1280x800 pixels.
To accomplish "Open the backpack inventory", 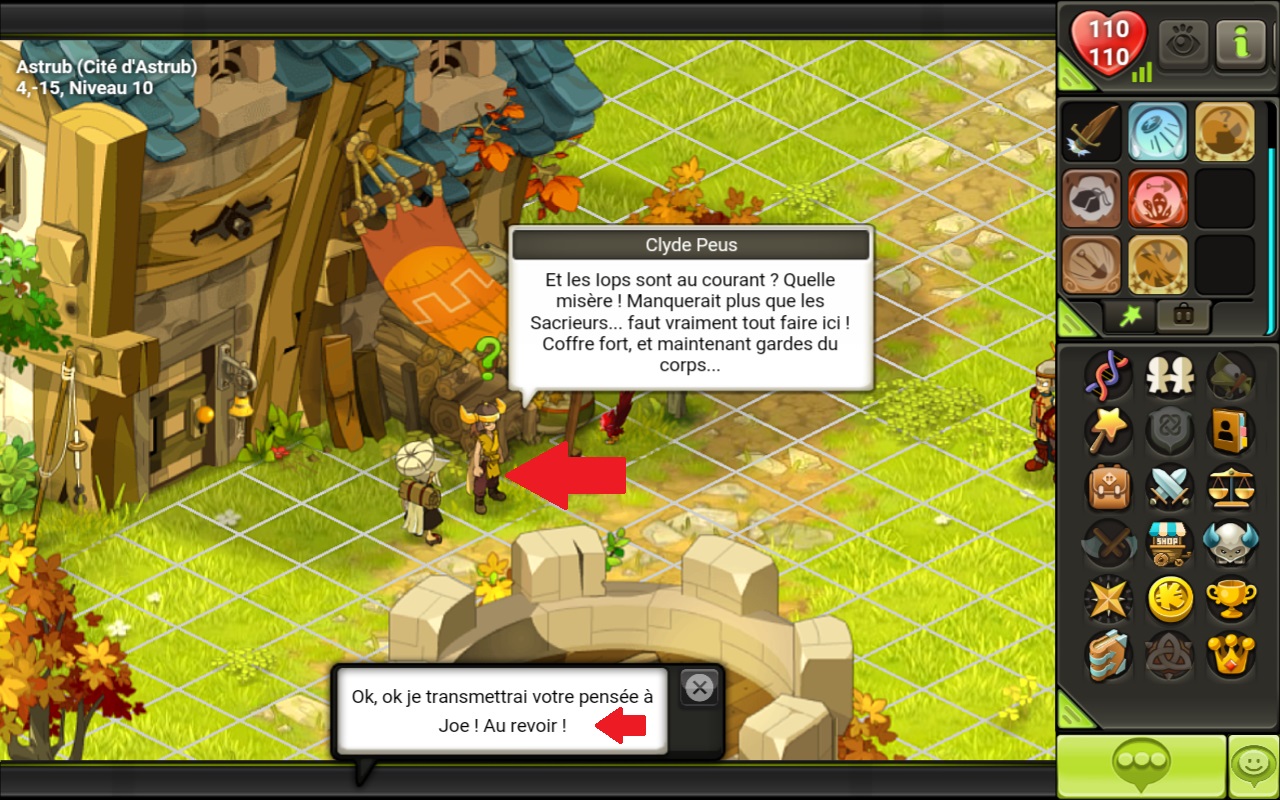I will [x=1109, y=487].
